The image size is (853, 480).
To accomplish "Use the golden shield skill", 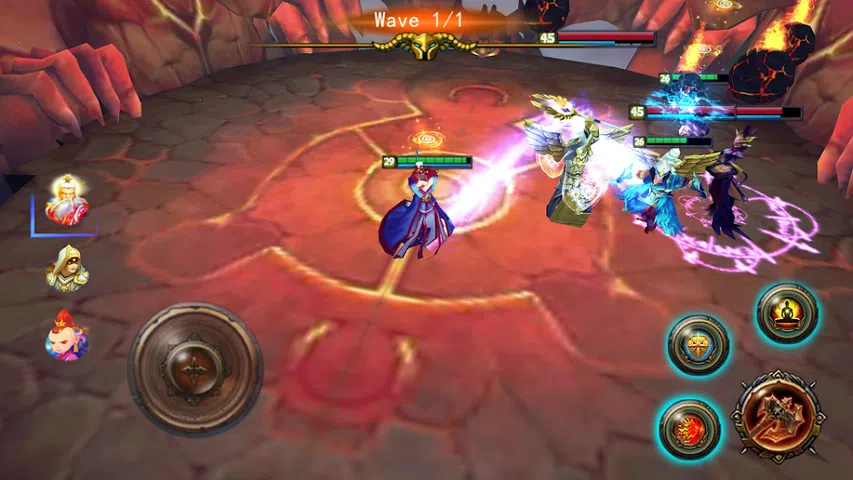I will [698, 346].
